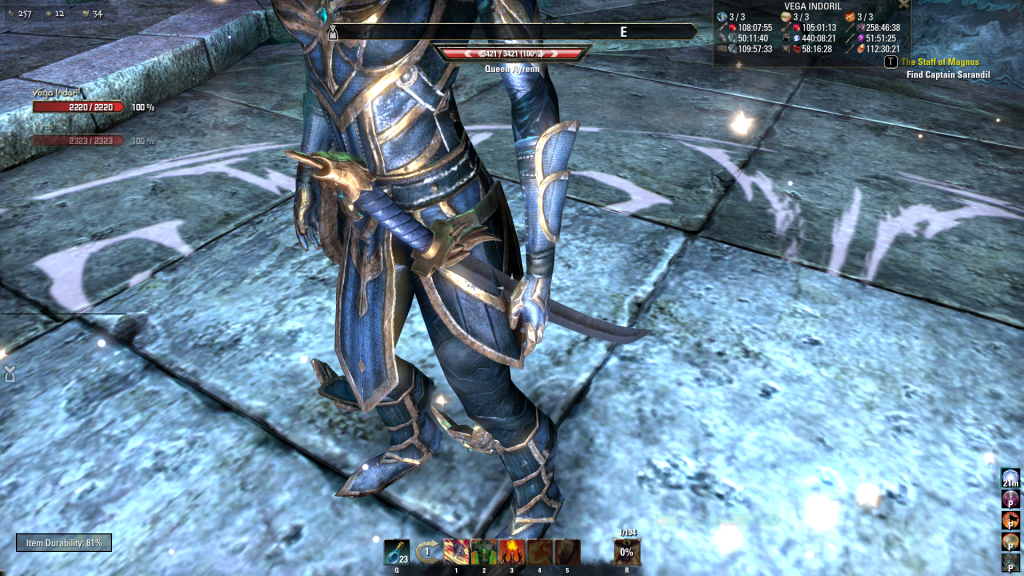Screen dimensions: 1024x576
Task: Click the Item Durability 81% indicator
Action: click(x=64, y=543)
